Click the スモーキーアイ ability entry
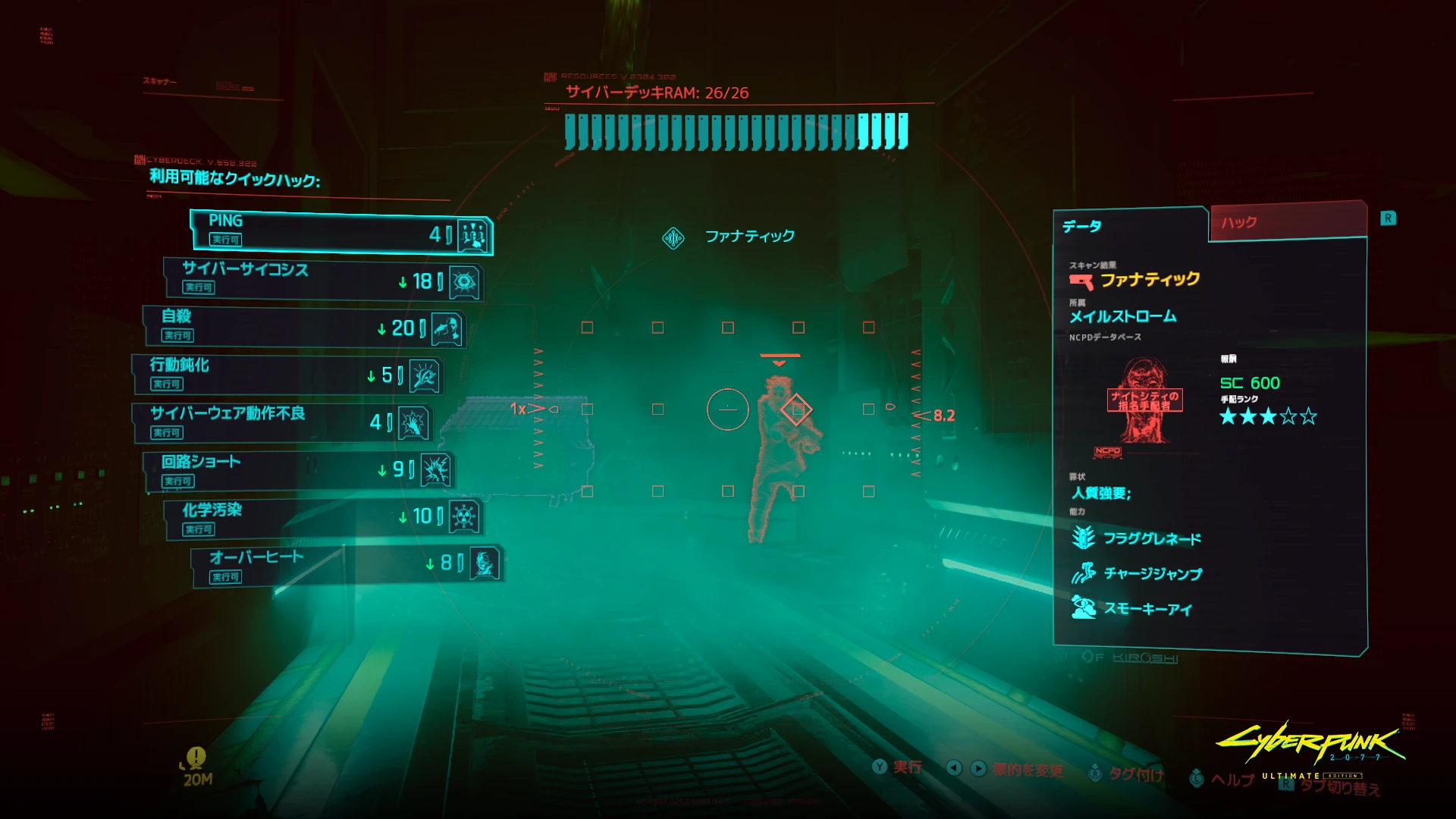The image size is (1456, 819). [x=1147, y=609]
